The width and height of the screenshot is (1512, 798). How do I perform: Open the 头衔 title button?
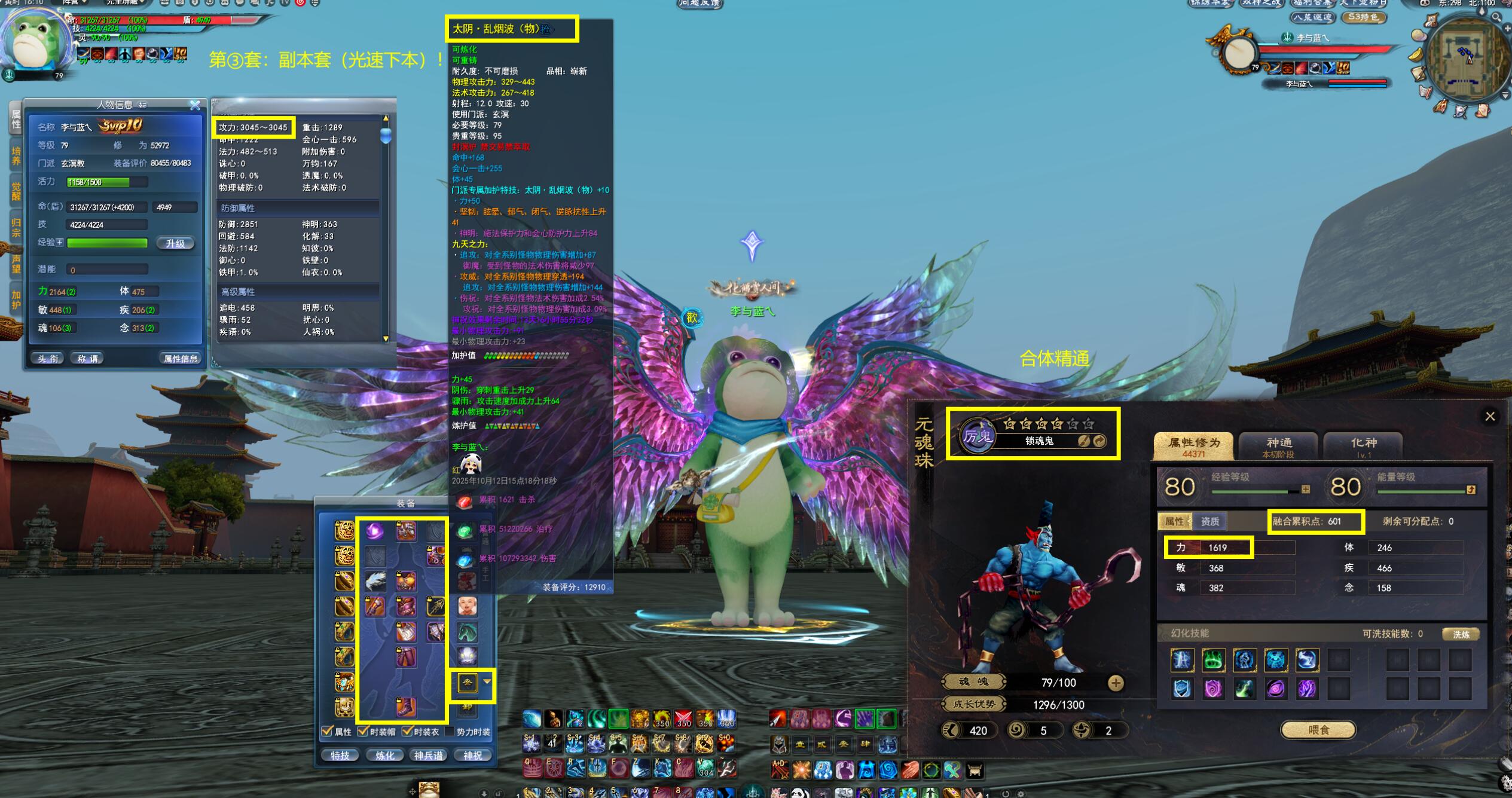point(48,359)
